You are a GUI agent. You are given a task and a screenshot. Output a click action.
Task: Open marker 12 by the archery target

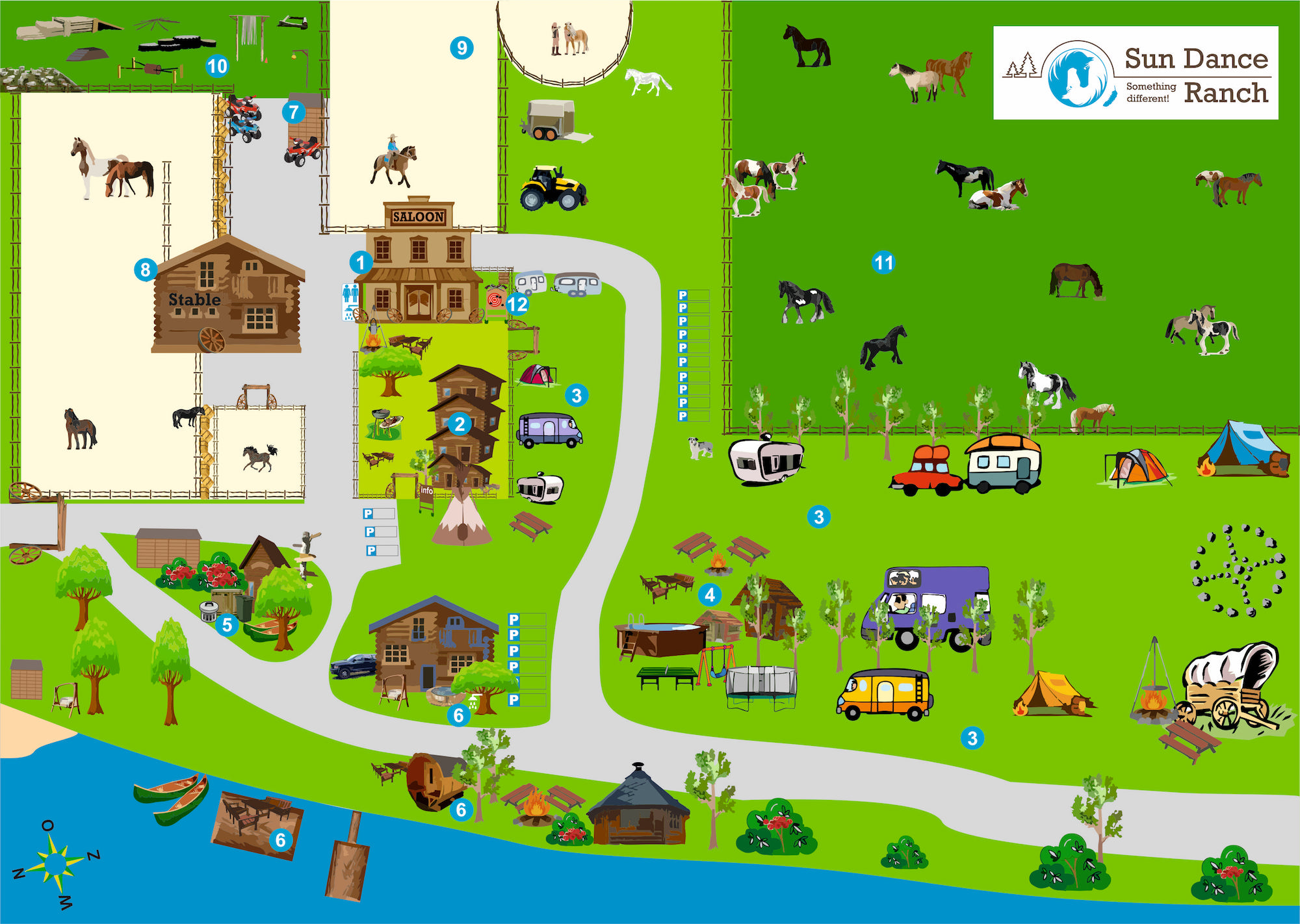[x=517, y=303]
